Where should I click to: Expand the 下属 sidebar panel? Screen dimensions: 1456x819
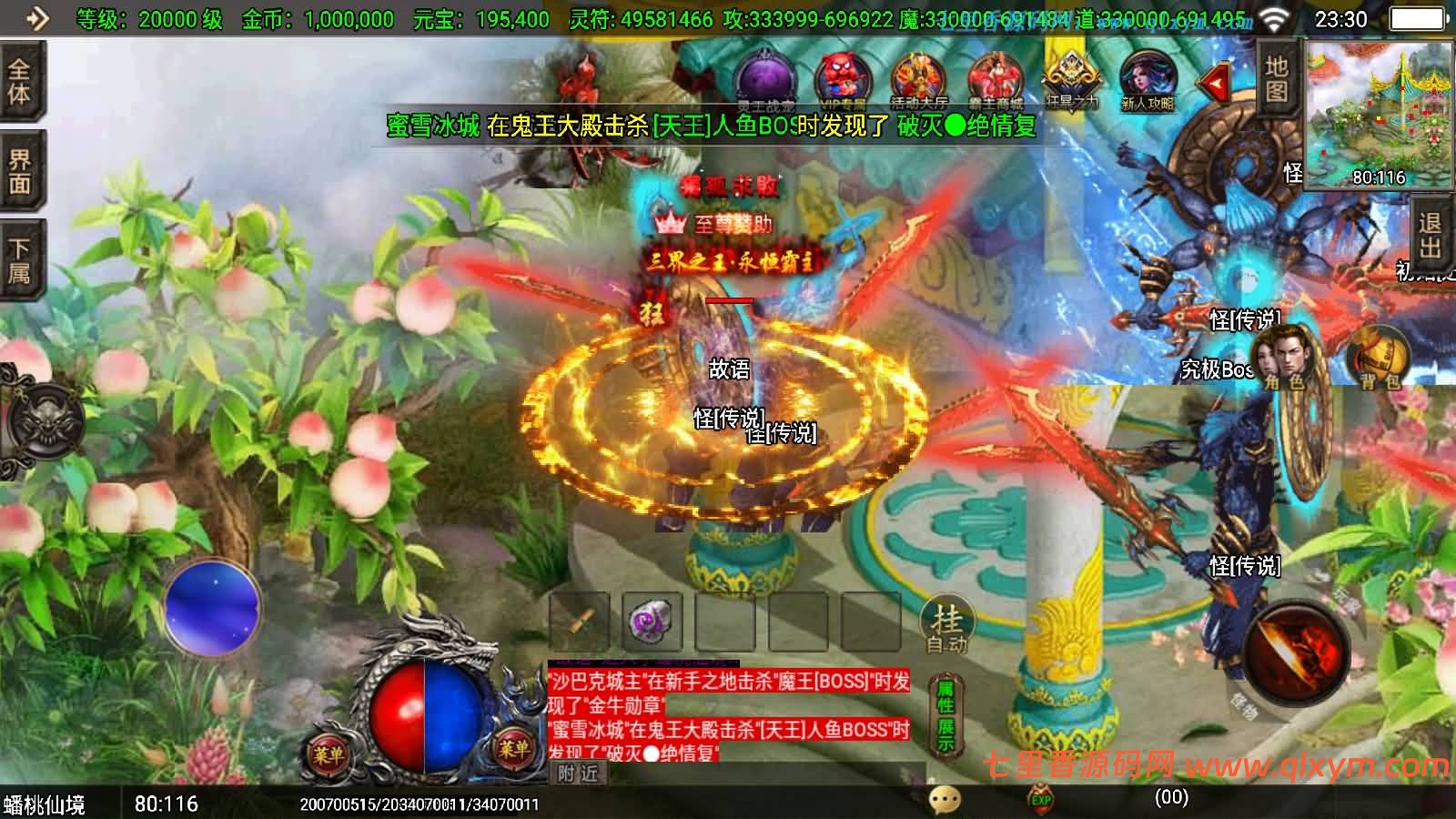pyautogui.click(x=20, y=255)
